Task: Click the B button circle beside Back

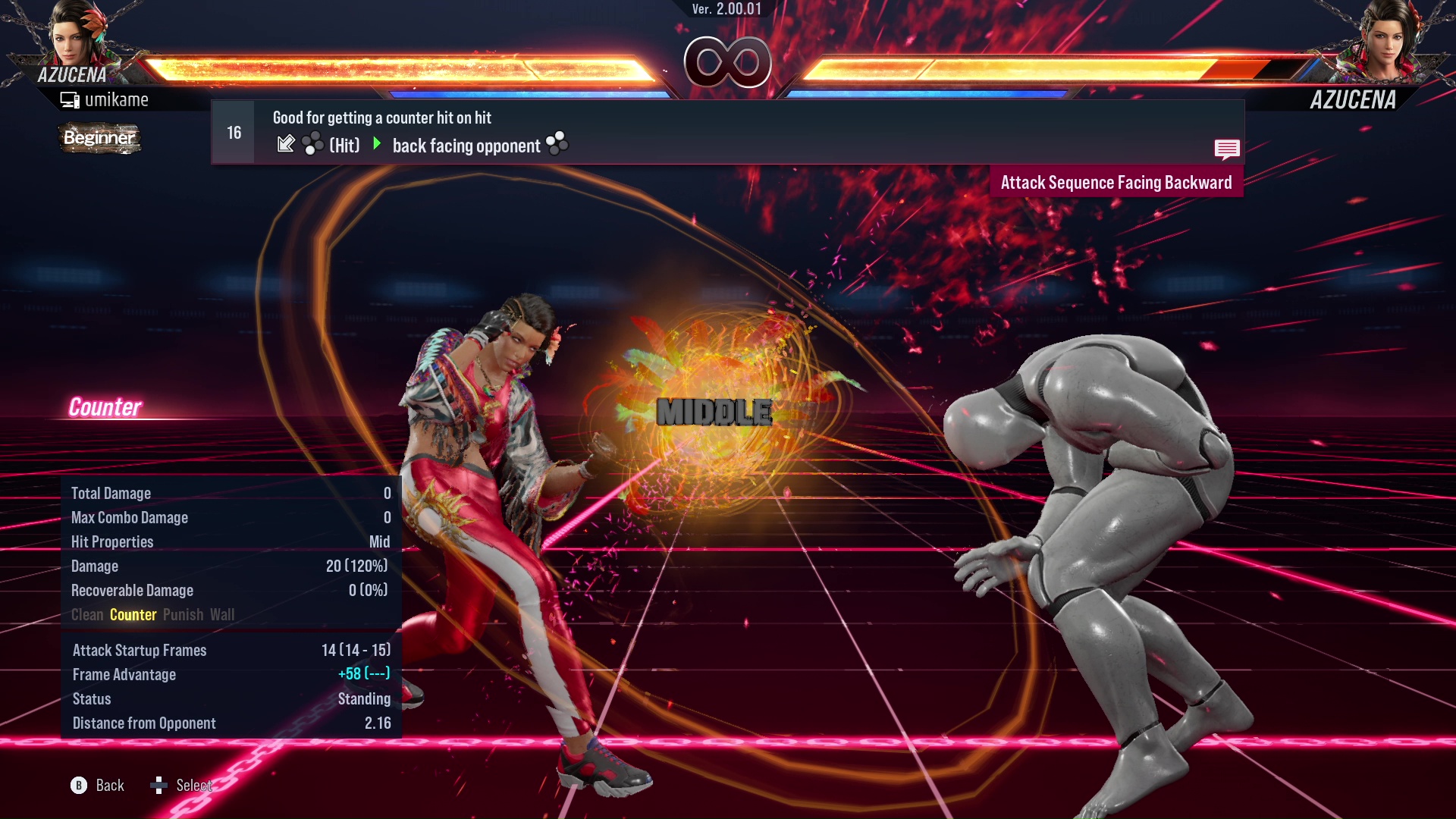Action: [x=79, y=785]
